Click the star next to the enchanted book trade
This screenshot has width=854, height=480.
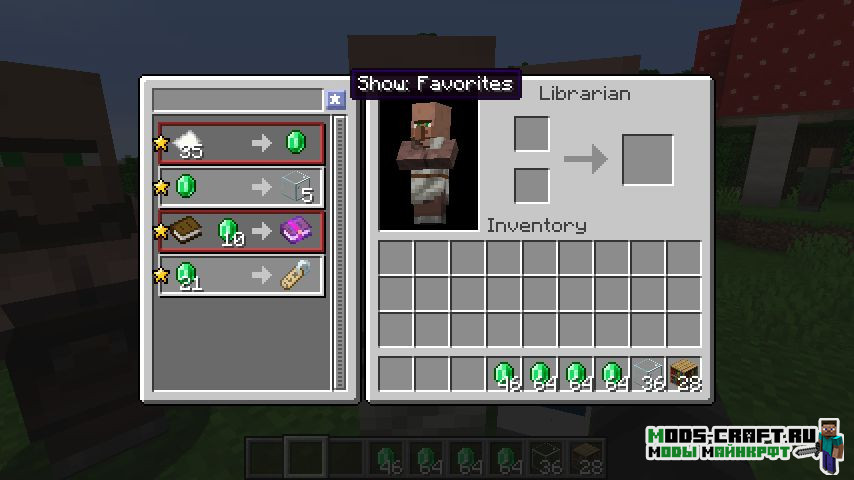click(160, 231)
